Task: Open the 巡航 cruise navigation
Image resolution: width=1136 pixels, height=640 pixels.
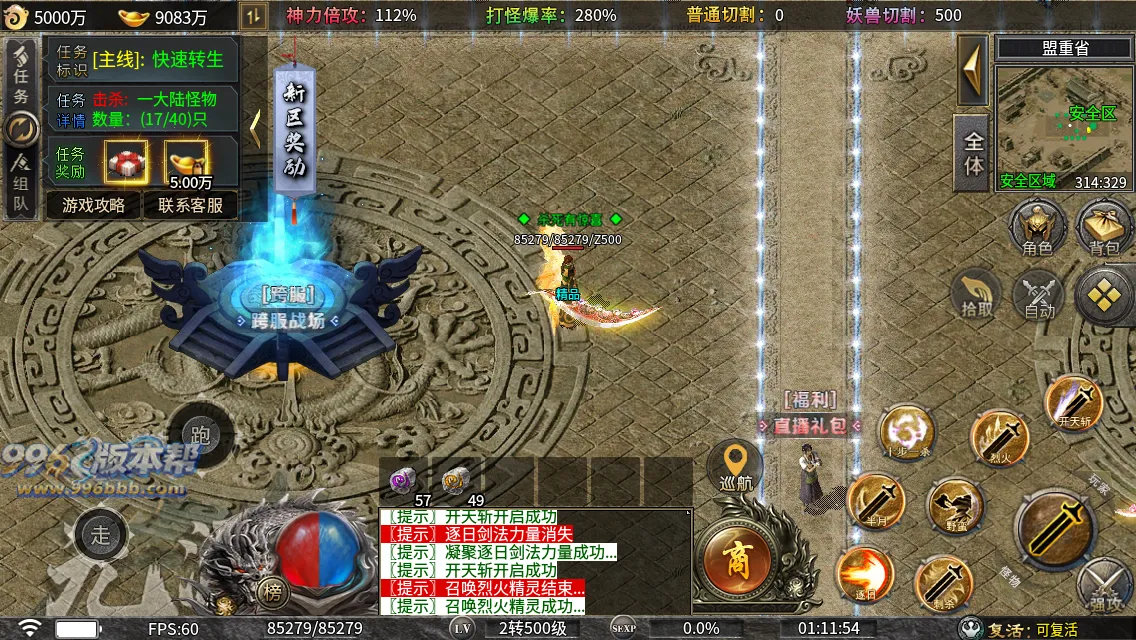Action: point(737,468)
